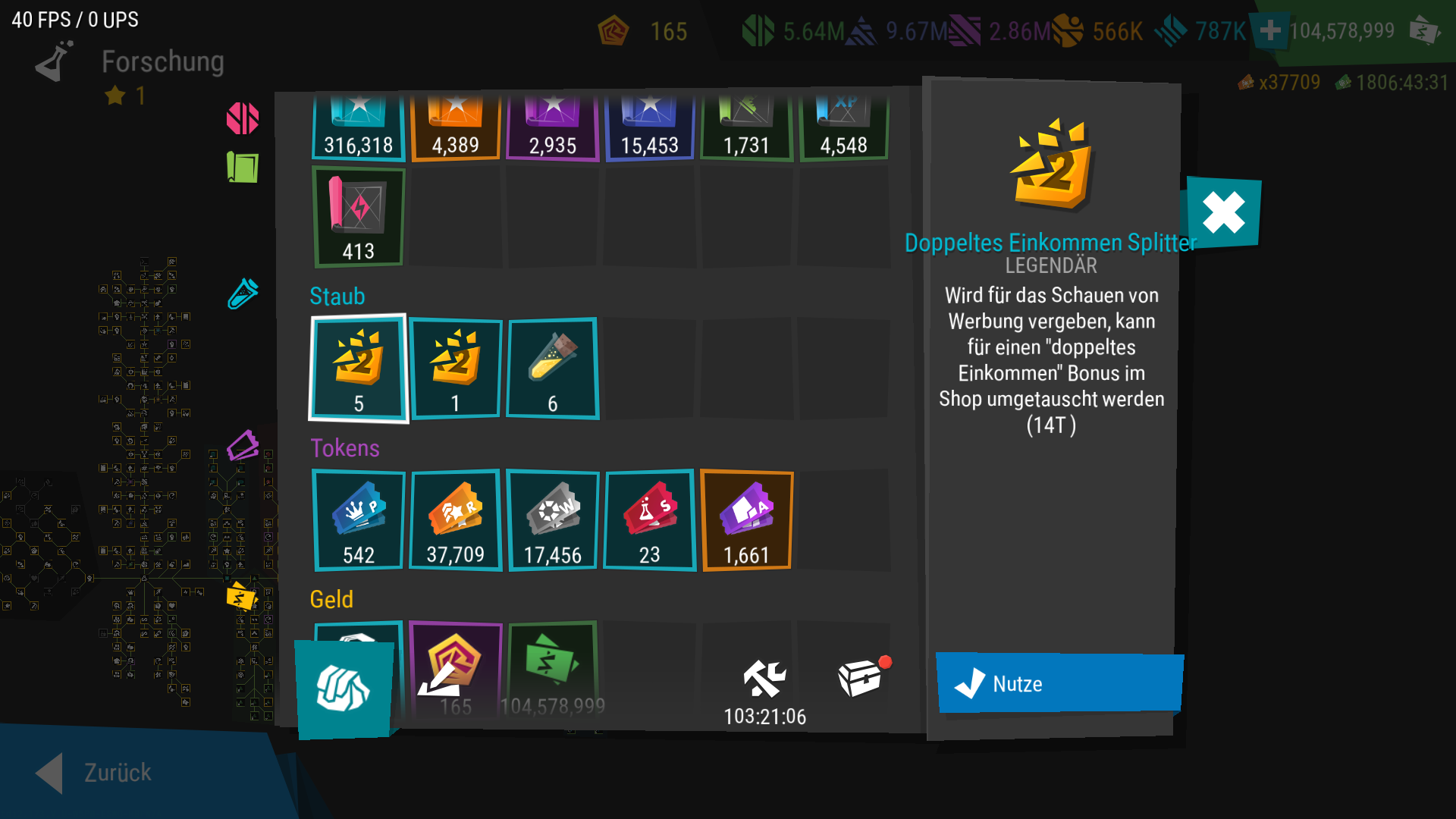
Task: Activate the teal fist button
Action: pyautogui.click(x=344, y=689)
